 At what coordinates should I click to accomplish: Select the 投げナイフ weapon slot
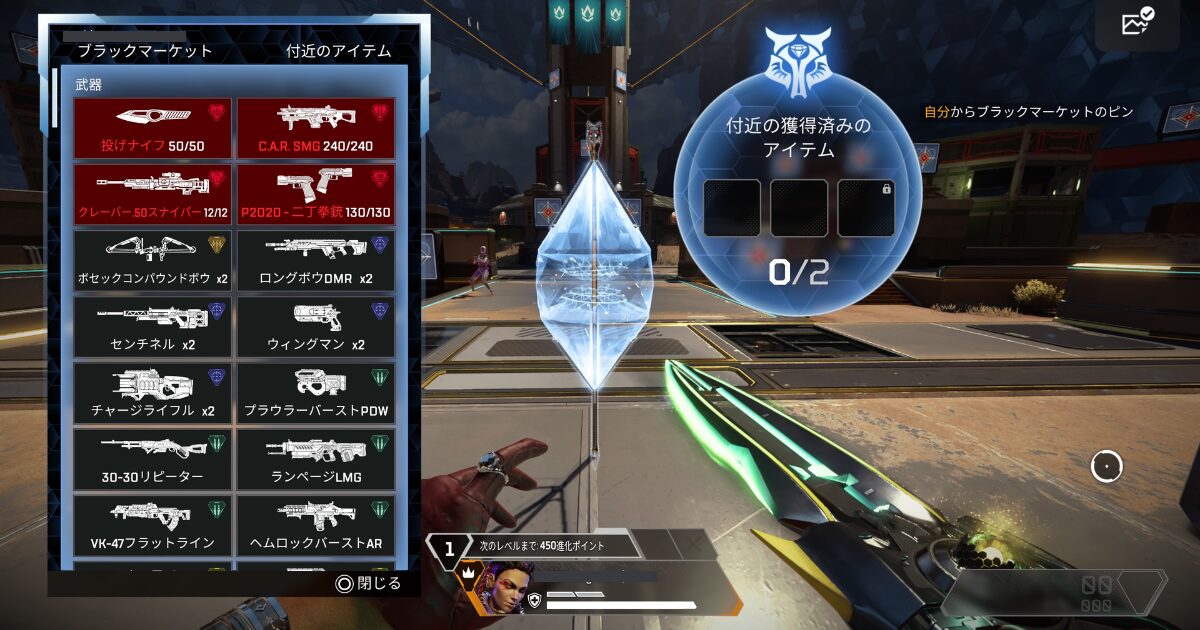point(152,128)
